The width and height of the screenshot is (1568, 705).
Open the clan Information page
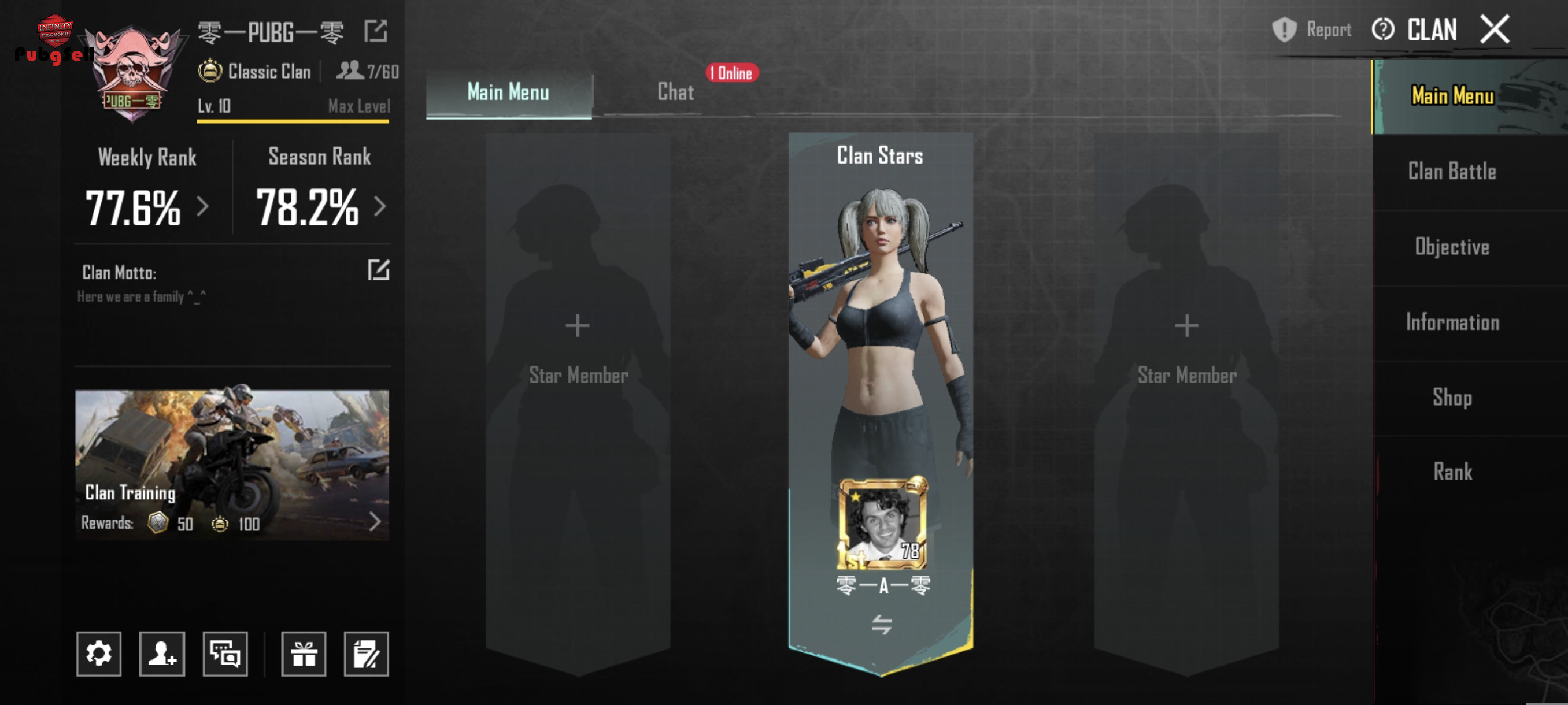tap(1452, 322)
